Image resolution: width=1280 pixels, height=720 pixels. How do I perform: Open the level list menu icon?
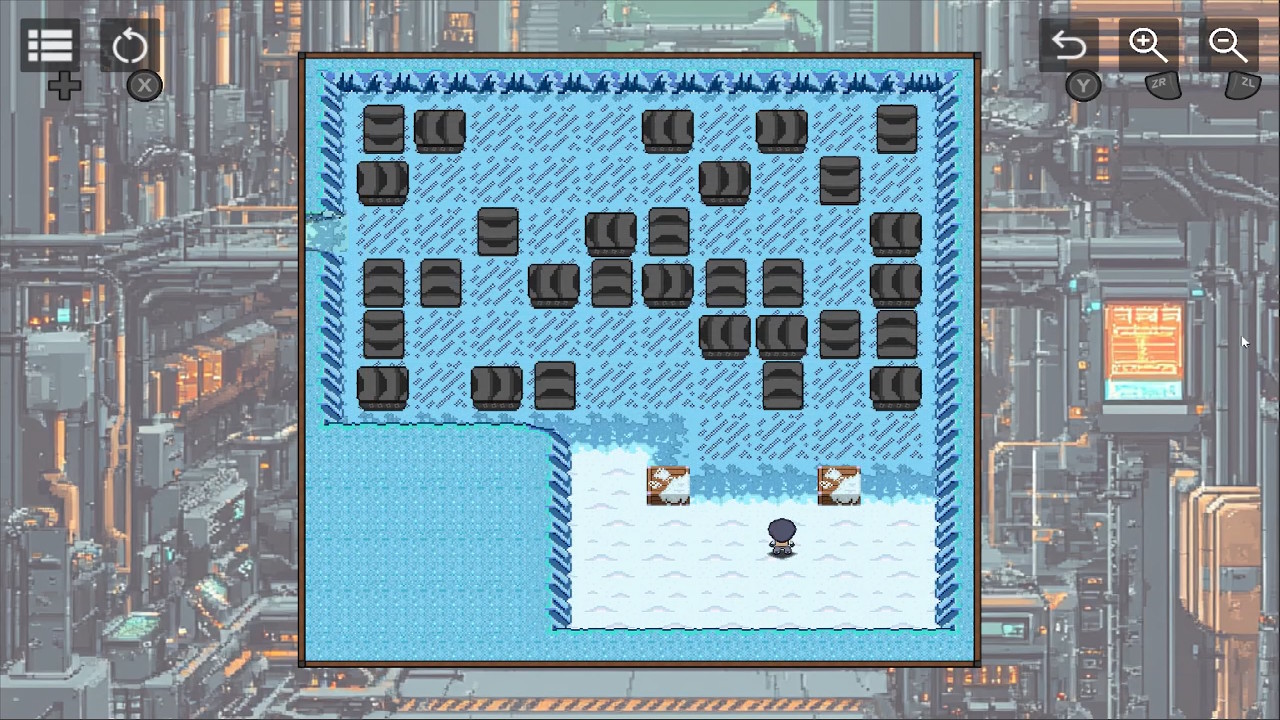tap(49, 45)
